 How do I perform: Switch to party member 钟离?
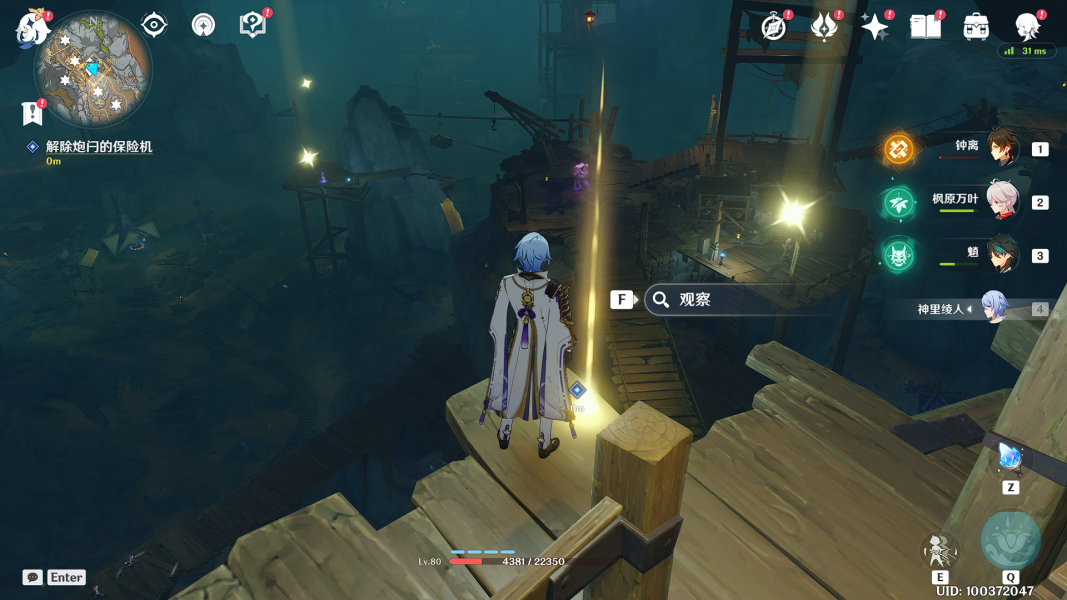coord(1001,148)
